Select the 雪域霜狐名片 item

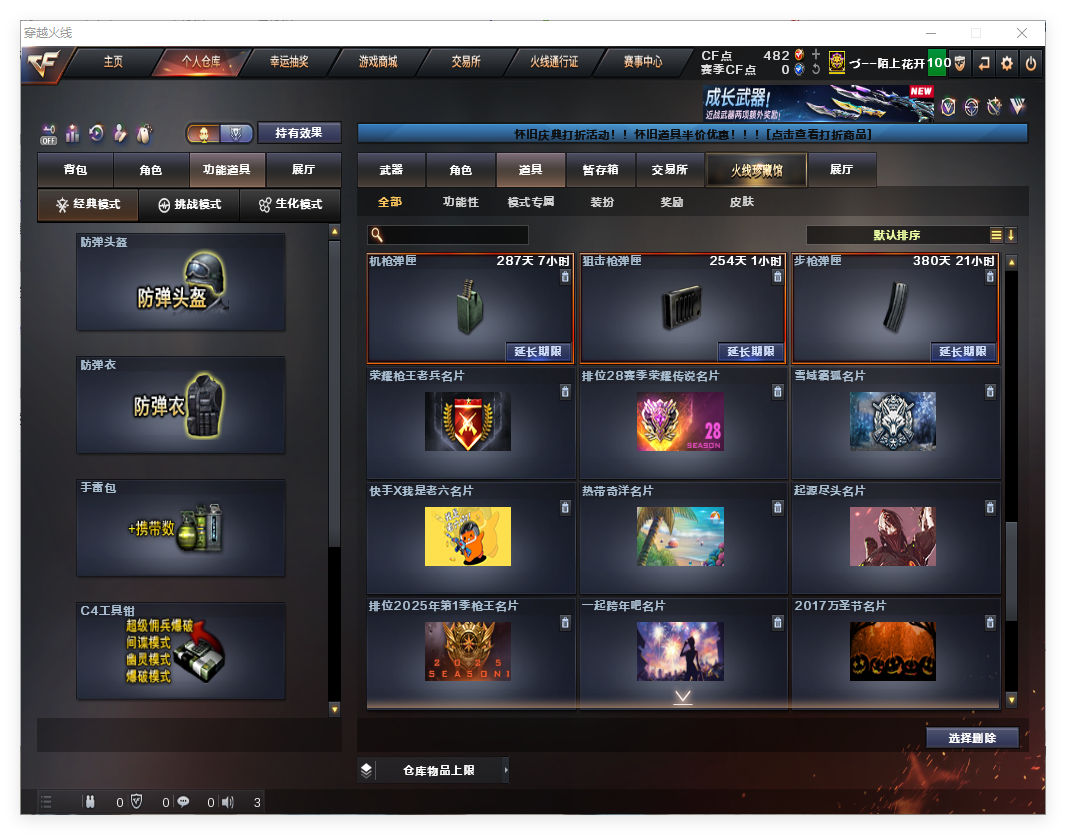[895, 423]
